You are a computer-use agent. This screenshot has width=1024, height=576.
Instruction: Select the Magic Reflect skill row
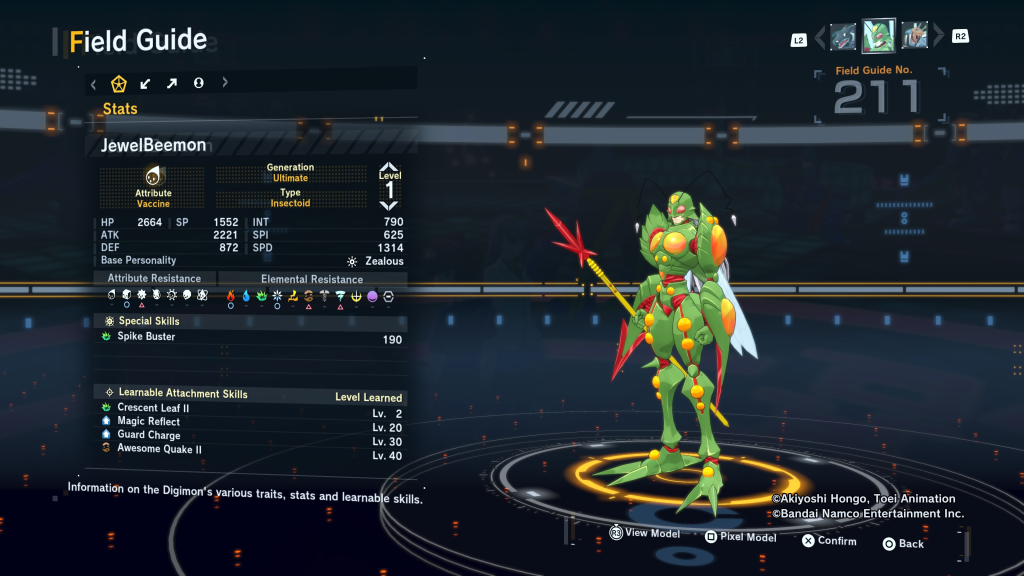(x=252, y=422)
